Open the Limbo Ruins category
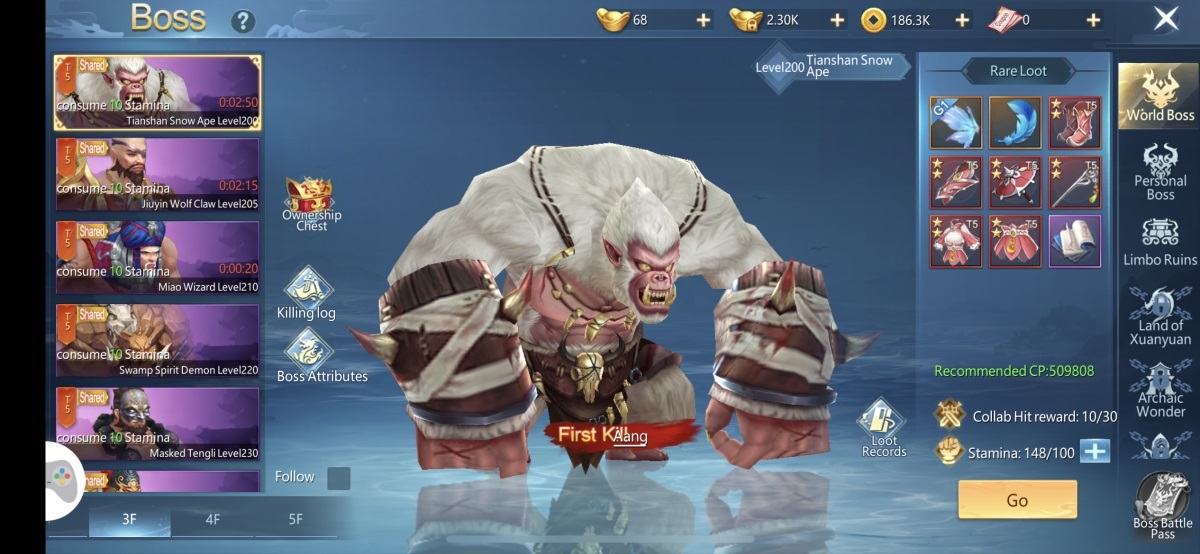The image size is (1200, 554). (1159, 242)
